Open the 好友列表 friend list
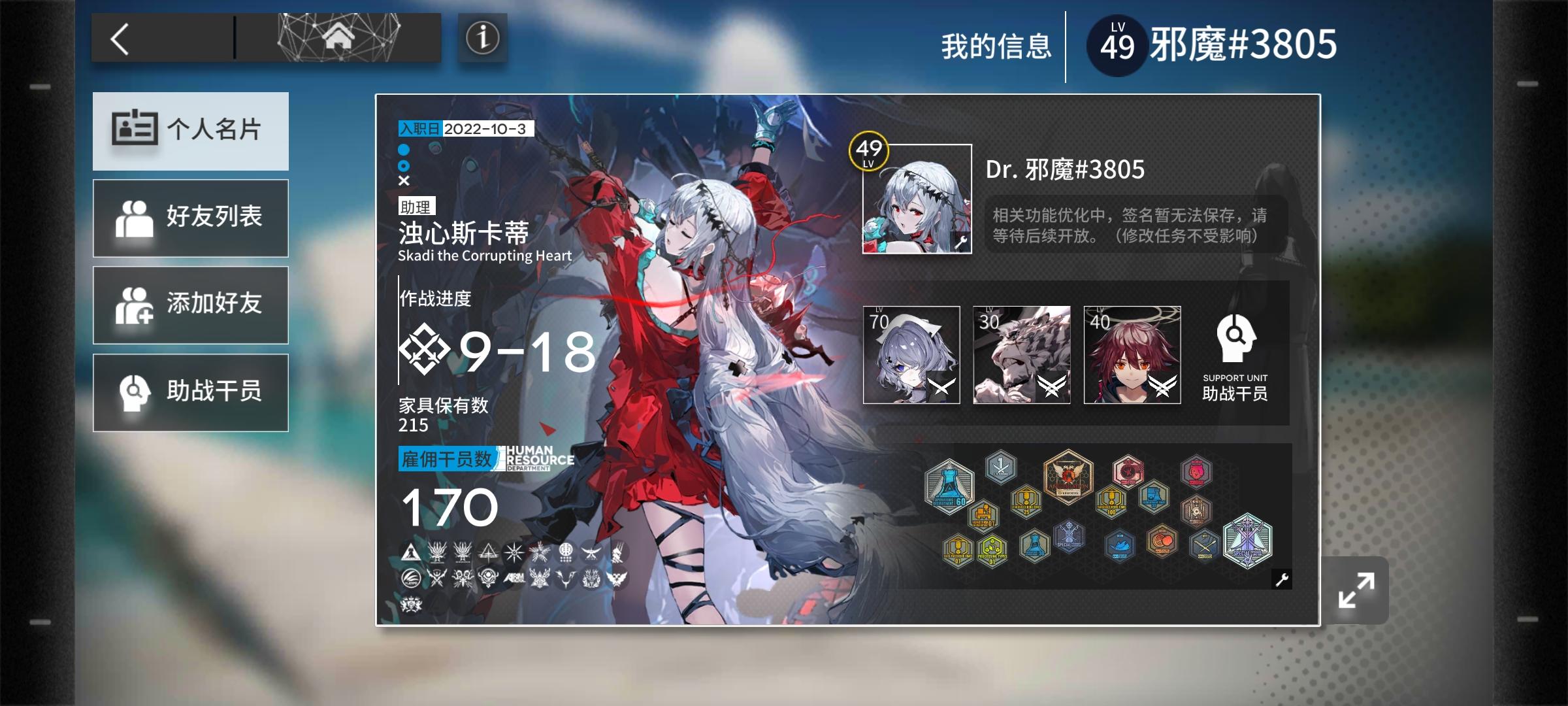This screenshot has width=1568, height=706. pyautogui.click(x=190, y=218)
